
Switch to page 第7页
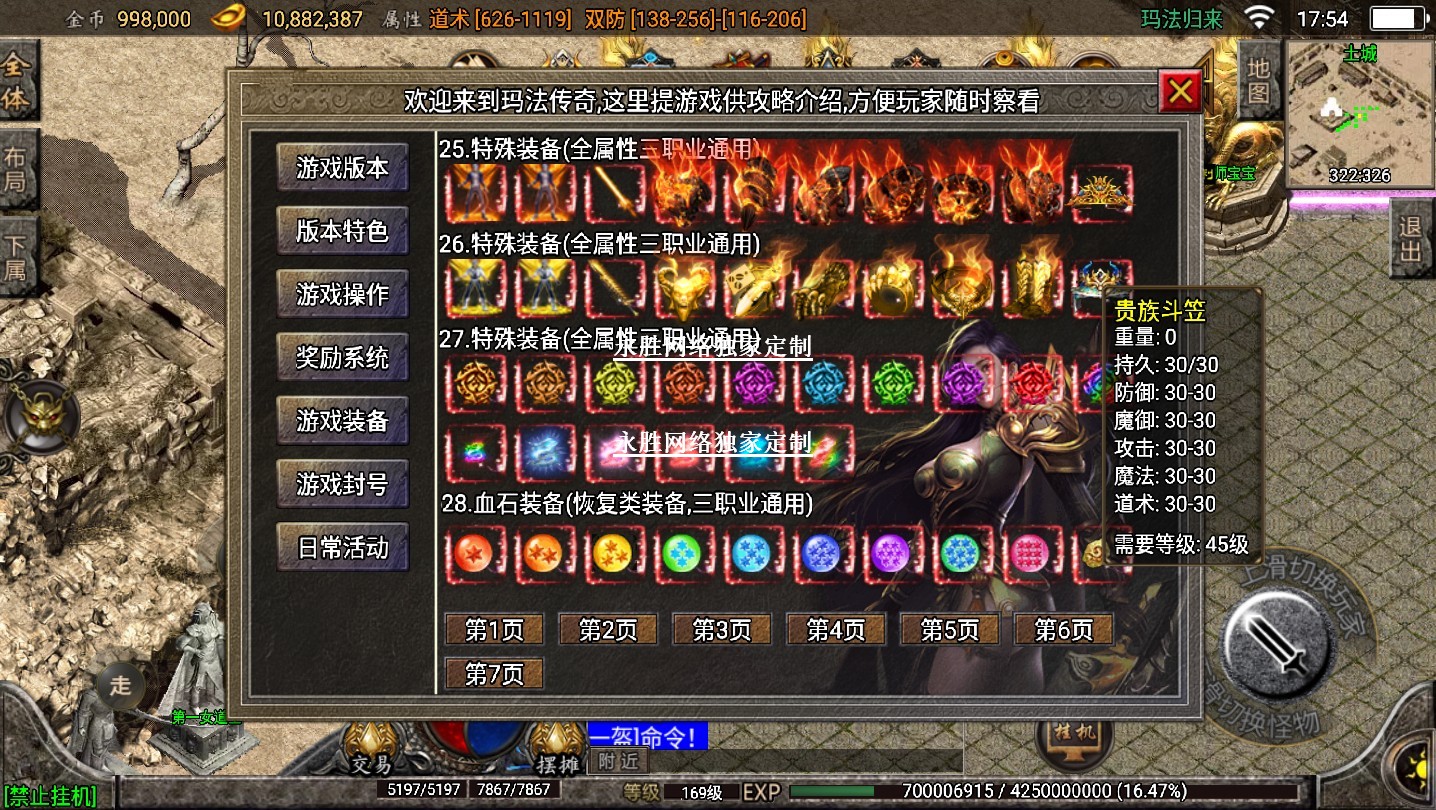click(494, 674)
